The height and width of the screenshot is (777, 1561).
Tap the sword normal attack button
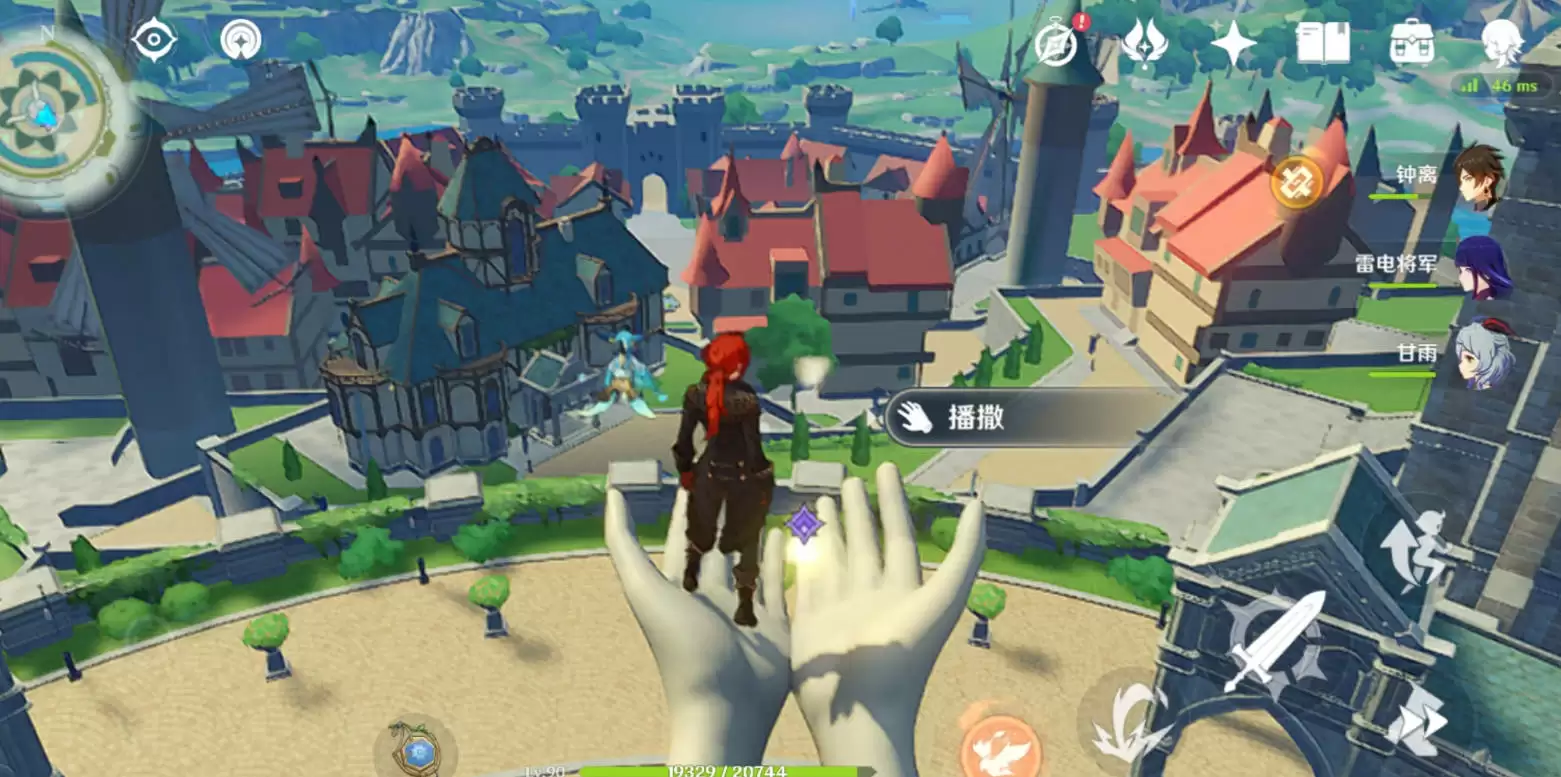pos(1273,641)
